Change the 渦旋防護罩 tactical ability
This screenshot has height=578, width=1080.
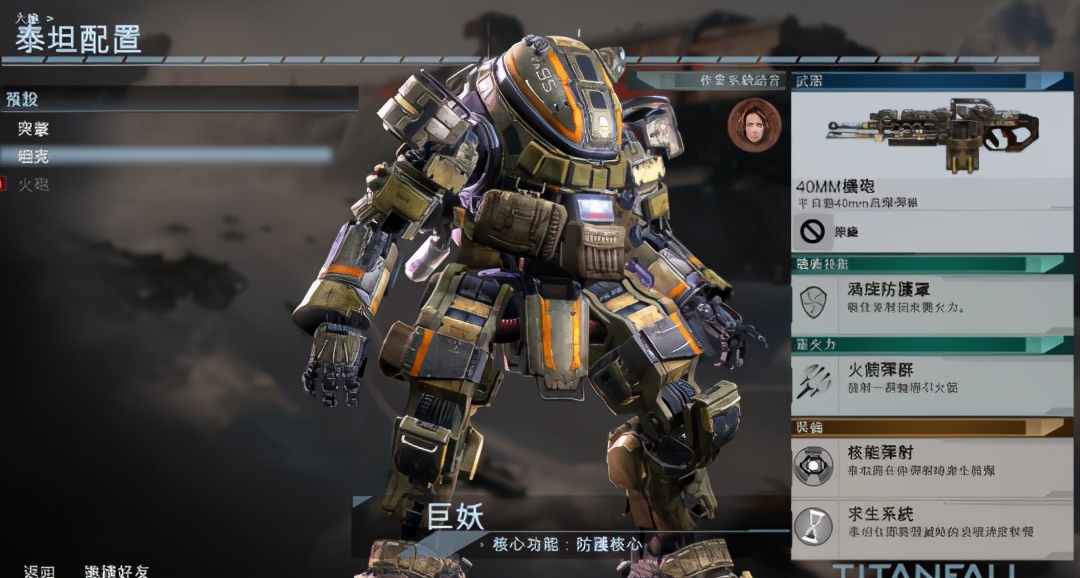pos(932,298)
